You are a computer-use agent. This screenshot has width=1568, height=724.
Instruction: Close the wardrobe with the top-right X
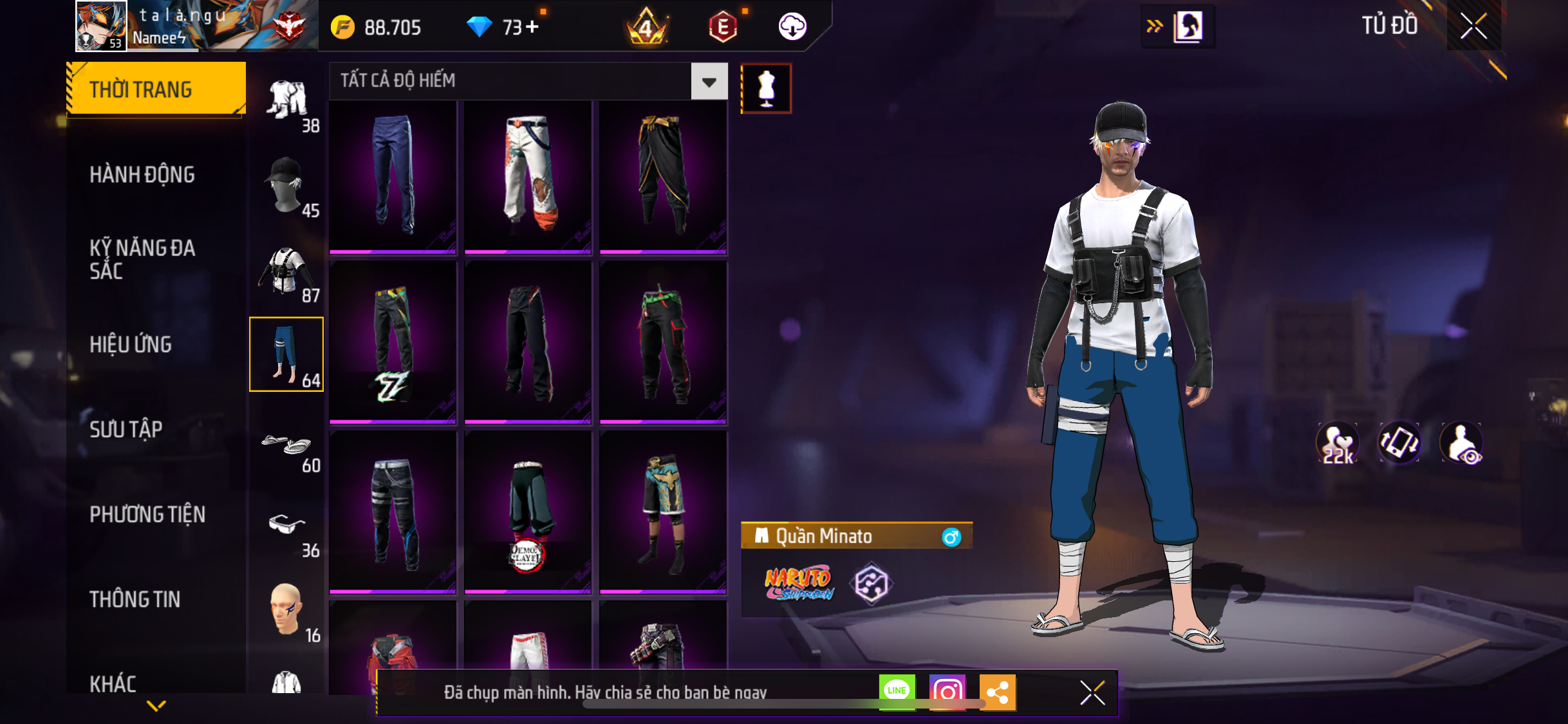(1473, 26)
